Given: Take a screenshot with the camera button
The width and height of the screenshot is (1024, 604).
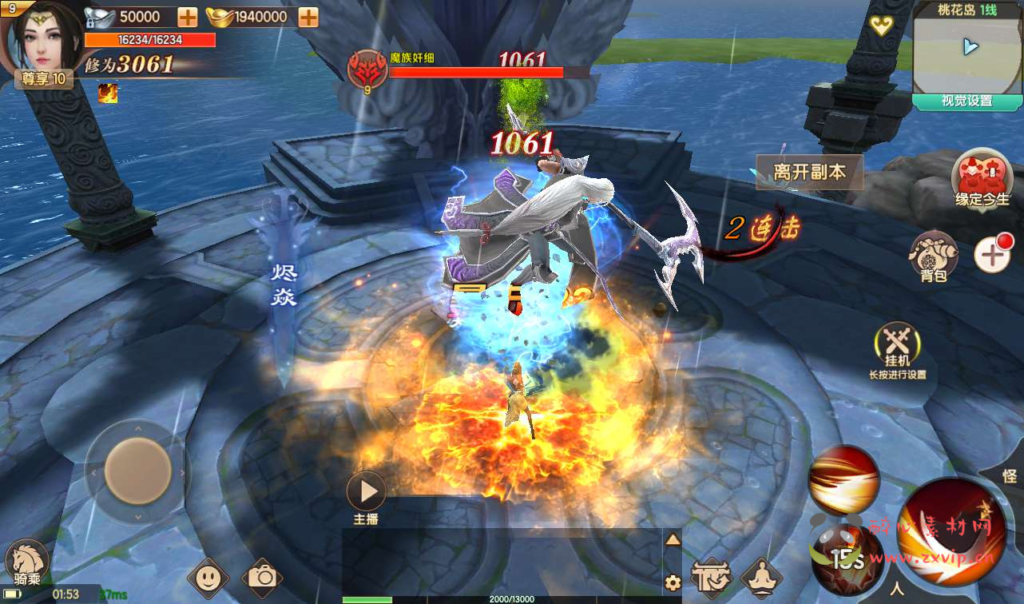Looking at the screenshot, I should (262, 577).
